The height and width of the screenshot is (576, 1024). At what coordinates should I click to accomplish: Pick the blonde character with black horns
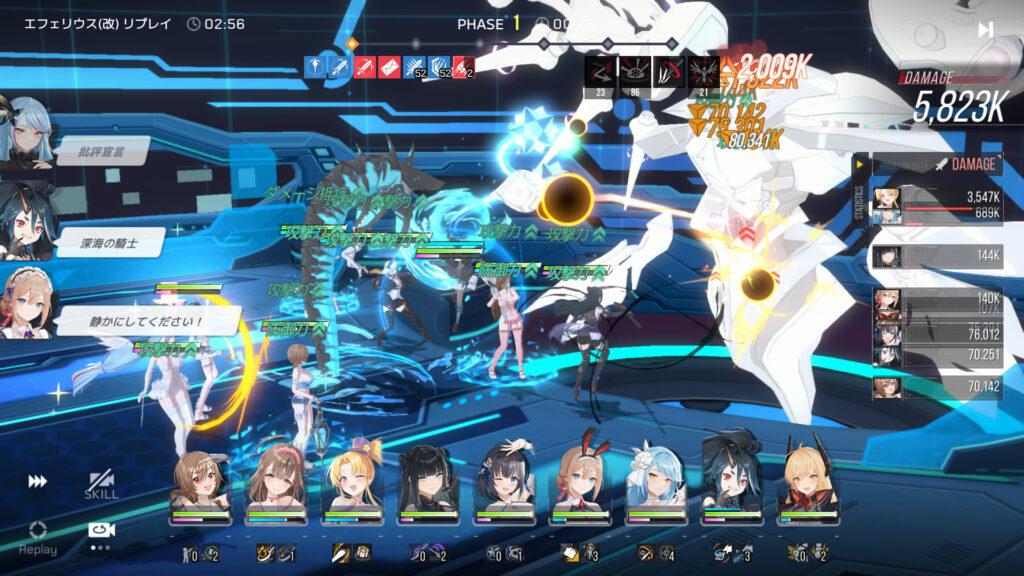(x=809, y=485)
